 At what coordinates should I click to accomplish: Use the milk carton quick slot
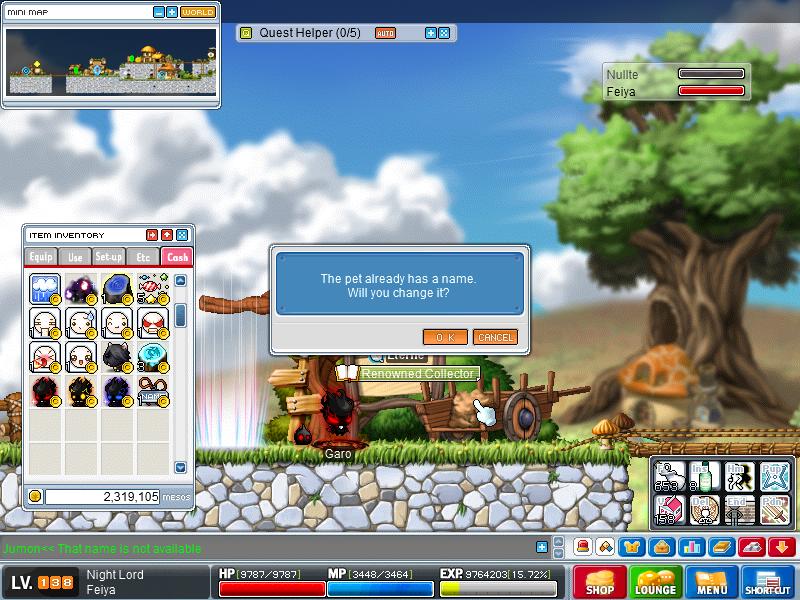click(x=669, y=509)
